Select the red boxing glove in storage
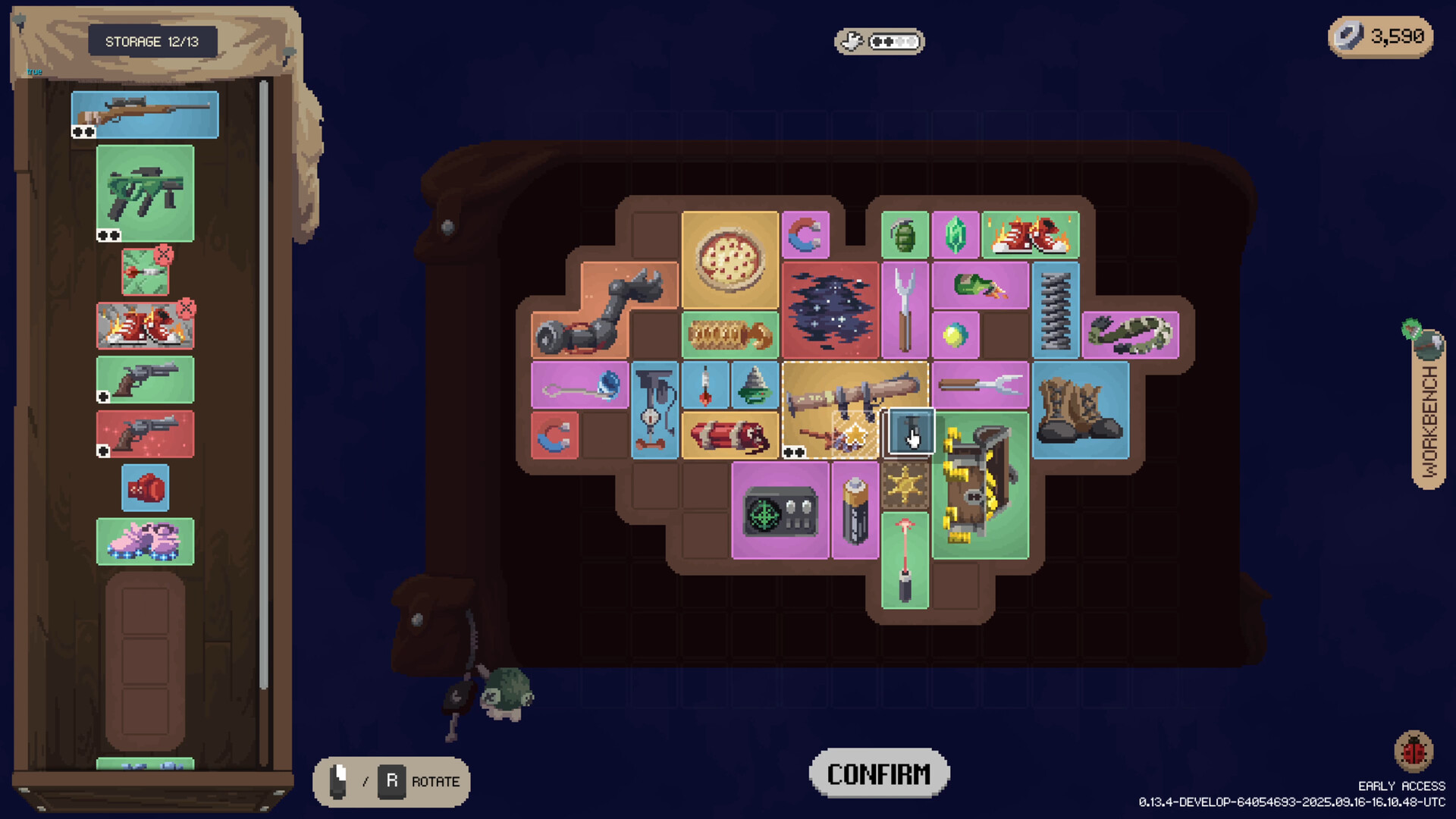This screenshot has height=819, width=1456. coord(145,488)
